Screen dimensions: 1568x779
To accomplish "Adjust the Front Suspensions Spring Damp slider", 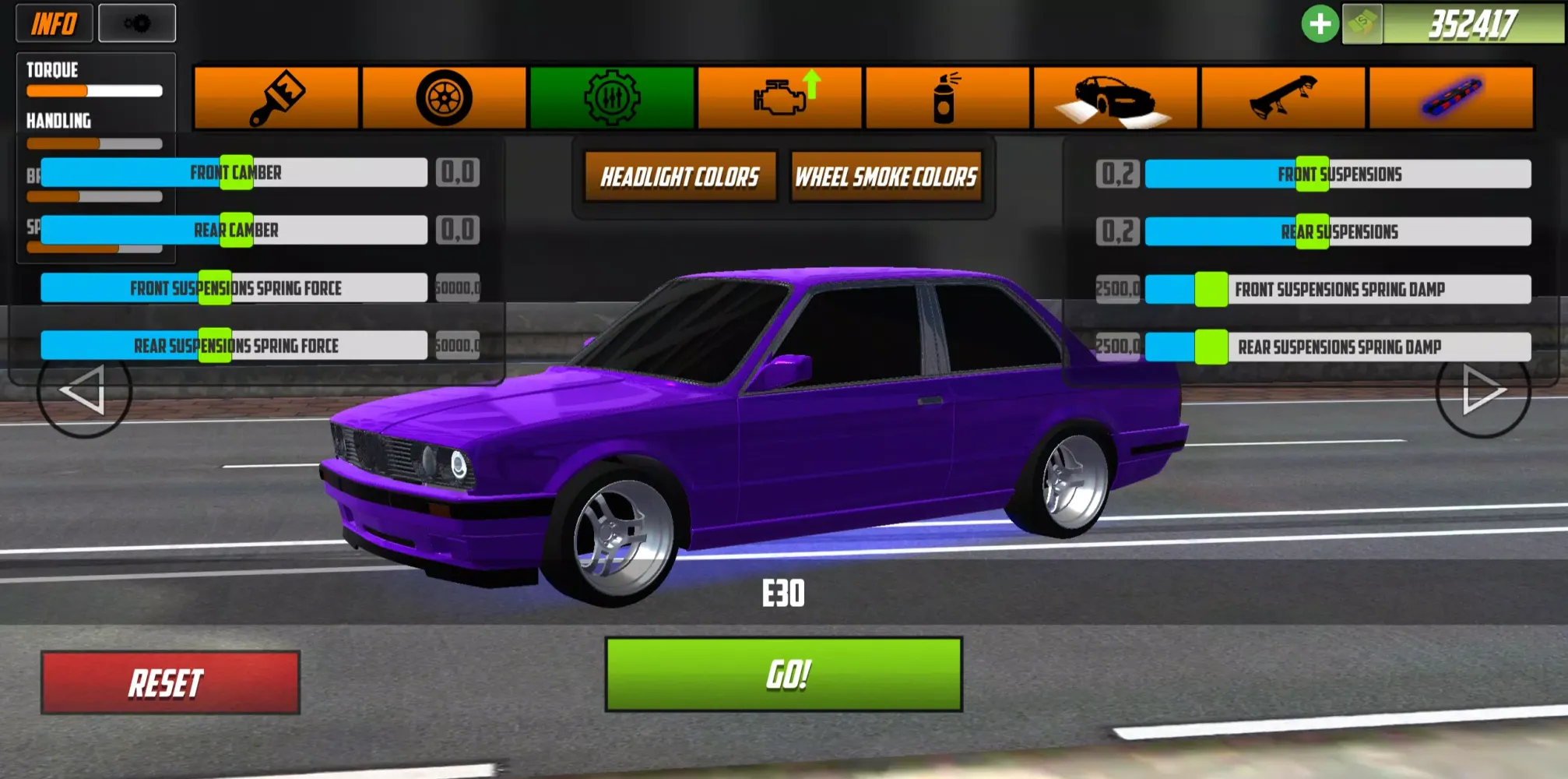I will point(1211,289).
